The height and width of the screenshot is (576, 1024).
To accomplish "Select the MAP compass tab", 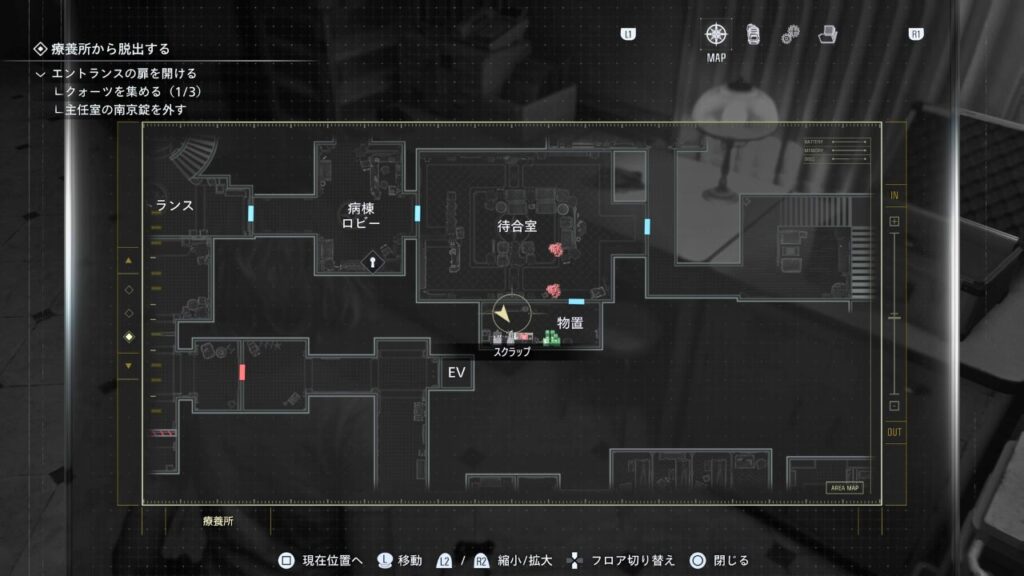I will pos(716,33).
